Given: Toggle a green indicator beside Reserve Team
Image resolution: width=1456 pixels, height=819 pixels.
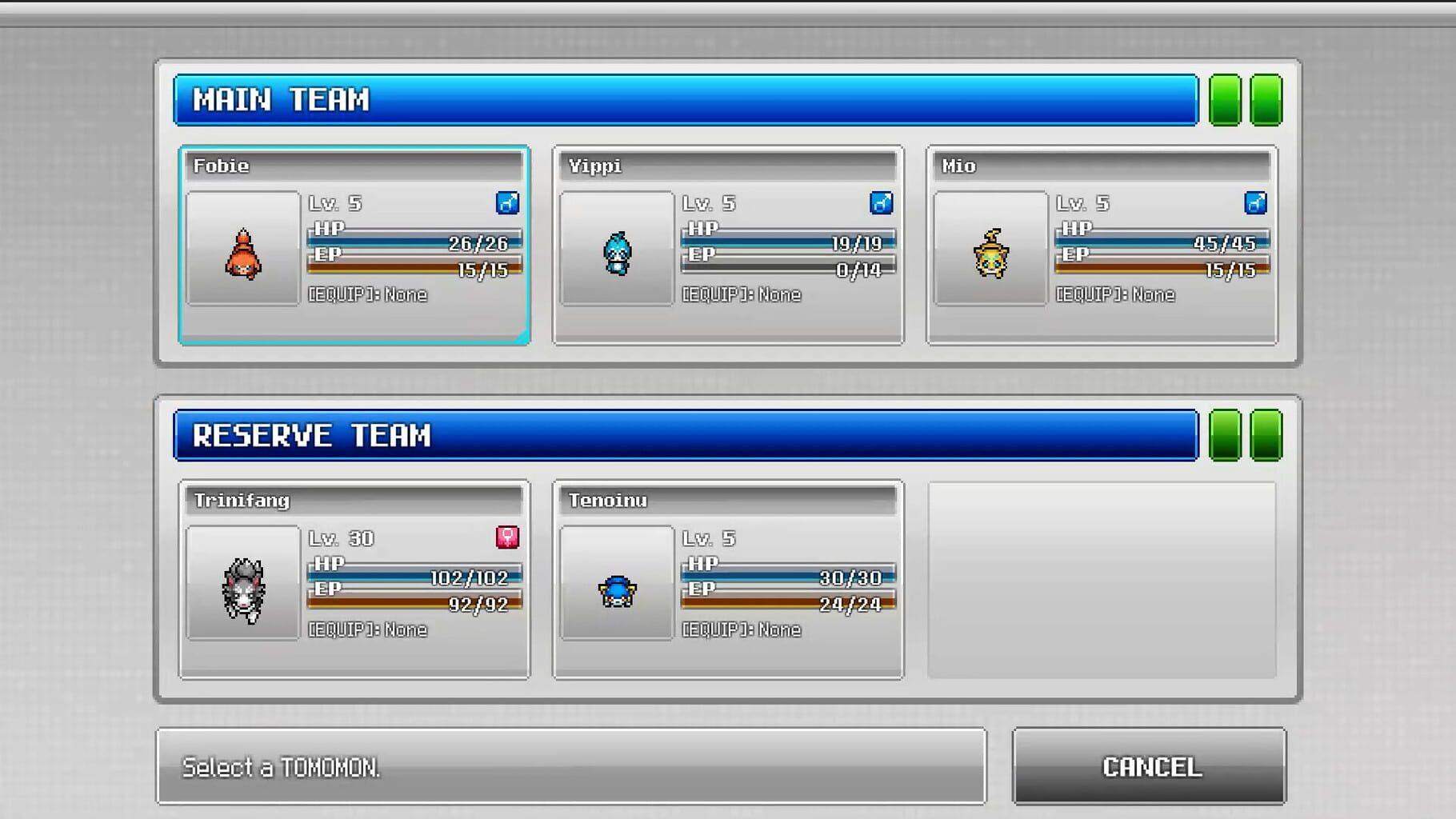Looking at the screenshot, I should click(x=1223, y=436).
